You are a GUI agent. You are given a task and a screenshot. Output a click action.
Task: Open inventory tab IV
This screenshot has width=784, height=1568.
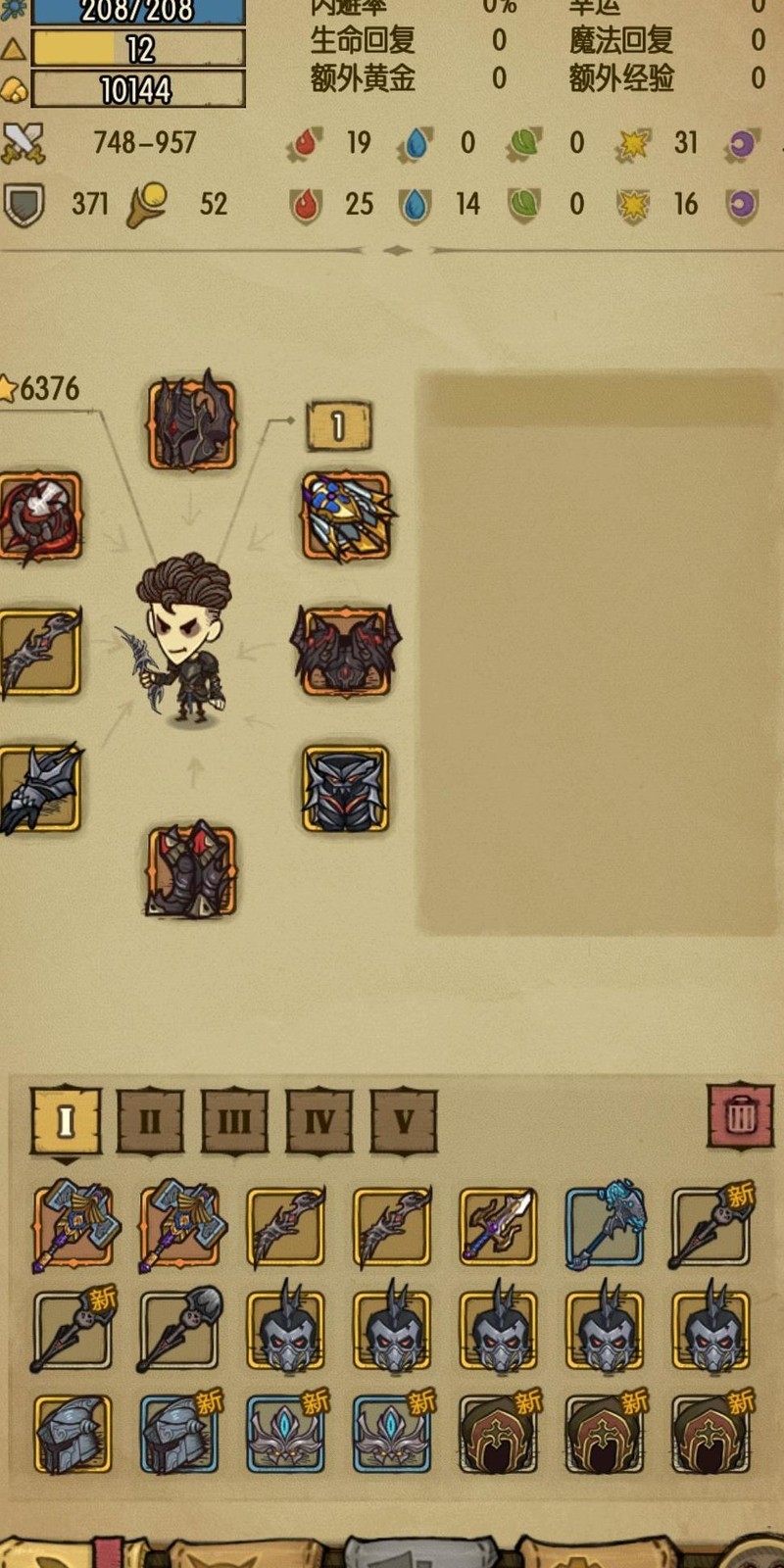319,1120
